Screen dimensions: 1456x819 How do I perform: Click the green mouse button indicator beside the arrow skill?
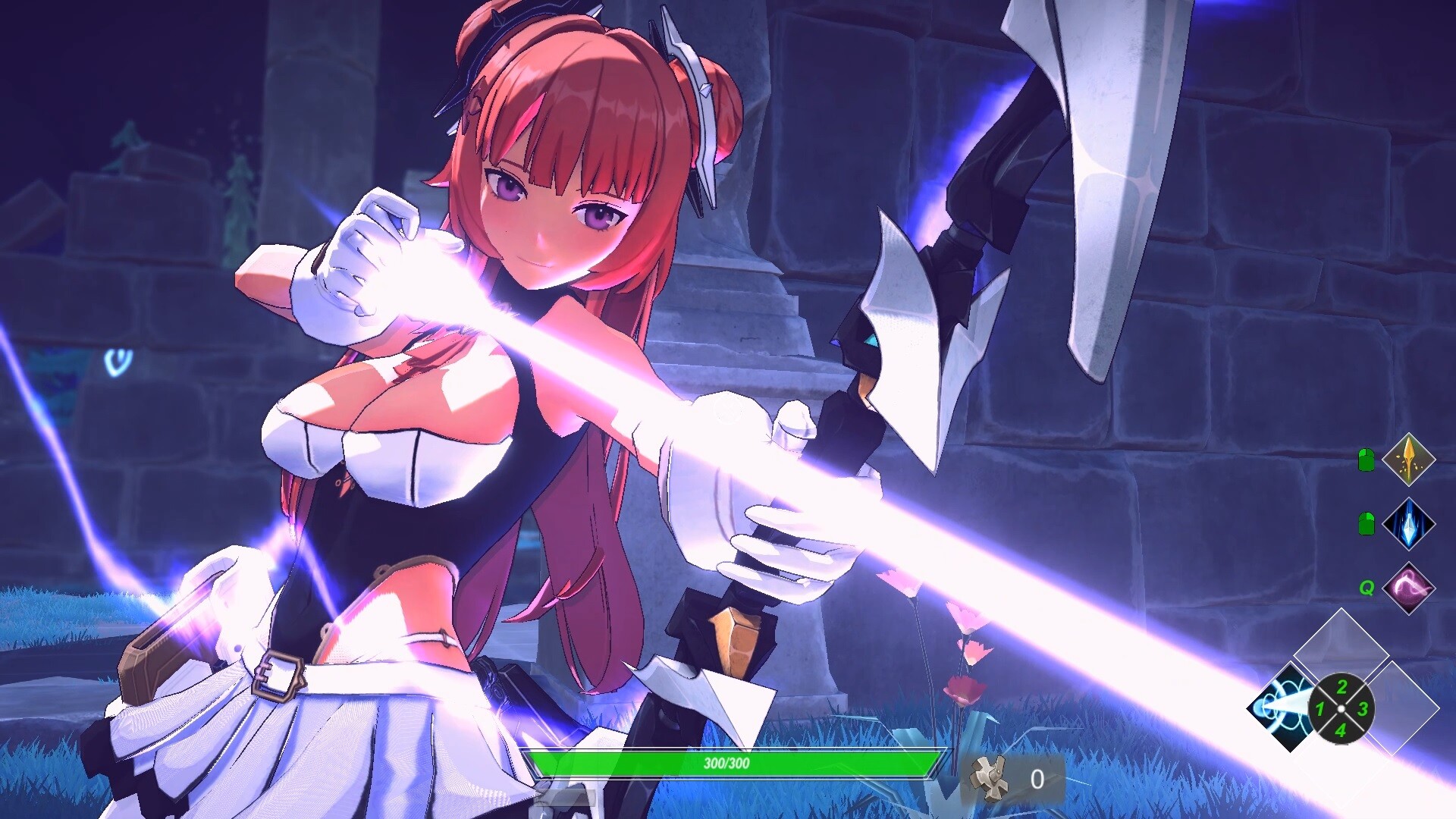pos(1366,458)
